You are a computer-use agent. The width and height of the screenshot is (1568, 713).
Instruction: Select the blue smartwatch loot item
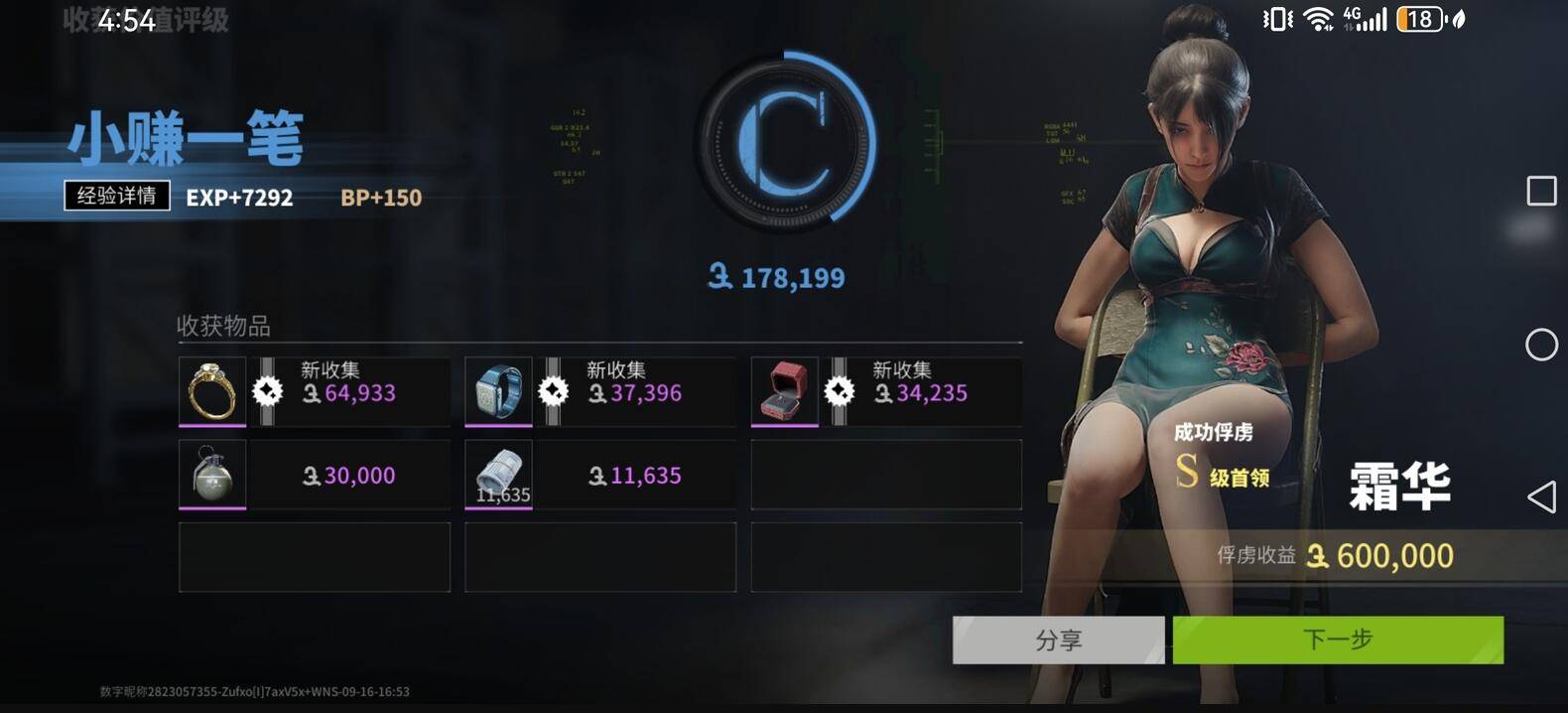pos(498,391)
